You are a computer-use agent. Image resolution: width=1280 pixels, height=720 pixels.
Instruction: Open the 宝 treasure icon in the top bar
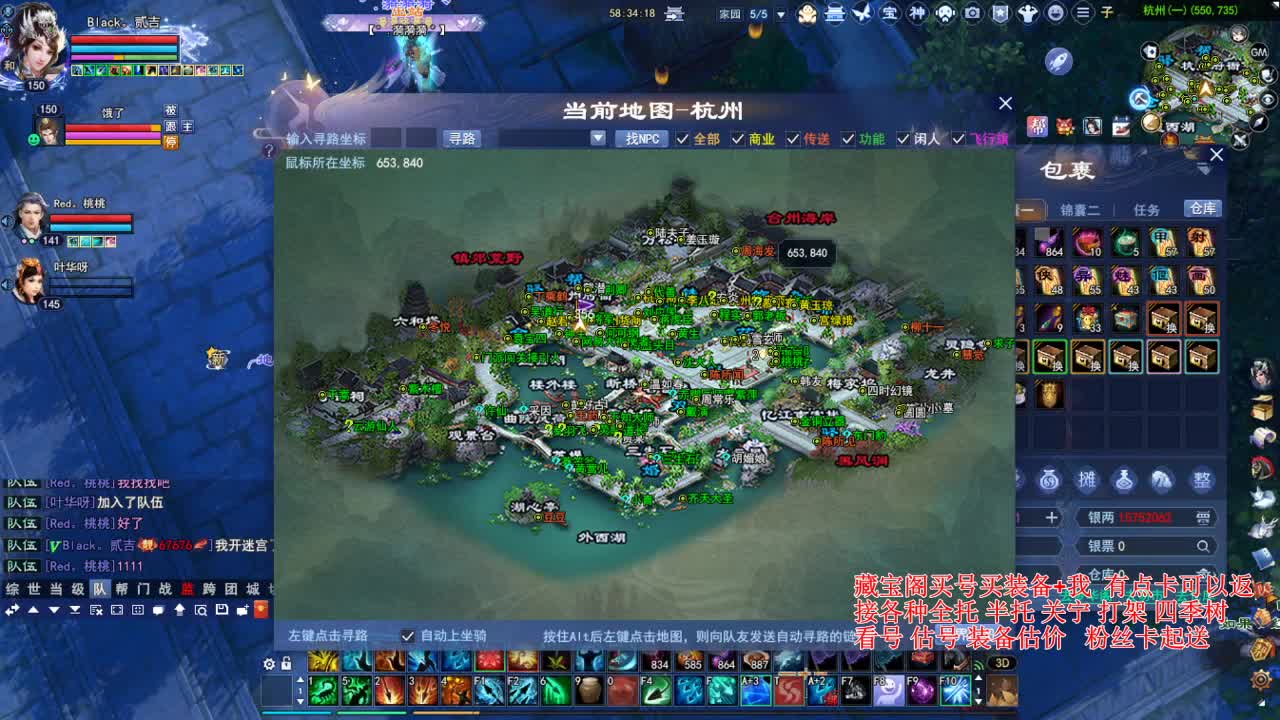point(888,13)
